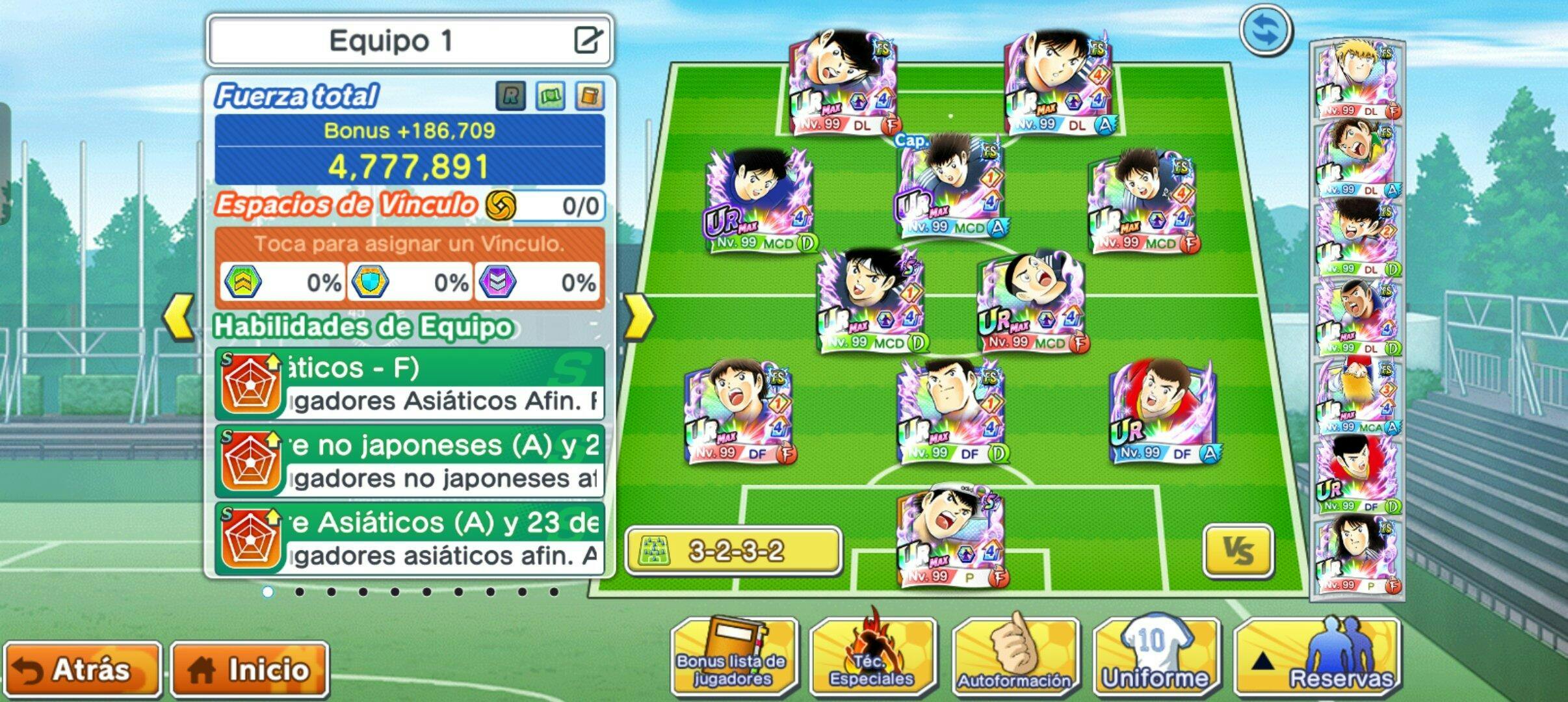Tap the orange panel to assign a Vínculo

coord(410,244)
